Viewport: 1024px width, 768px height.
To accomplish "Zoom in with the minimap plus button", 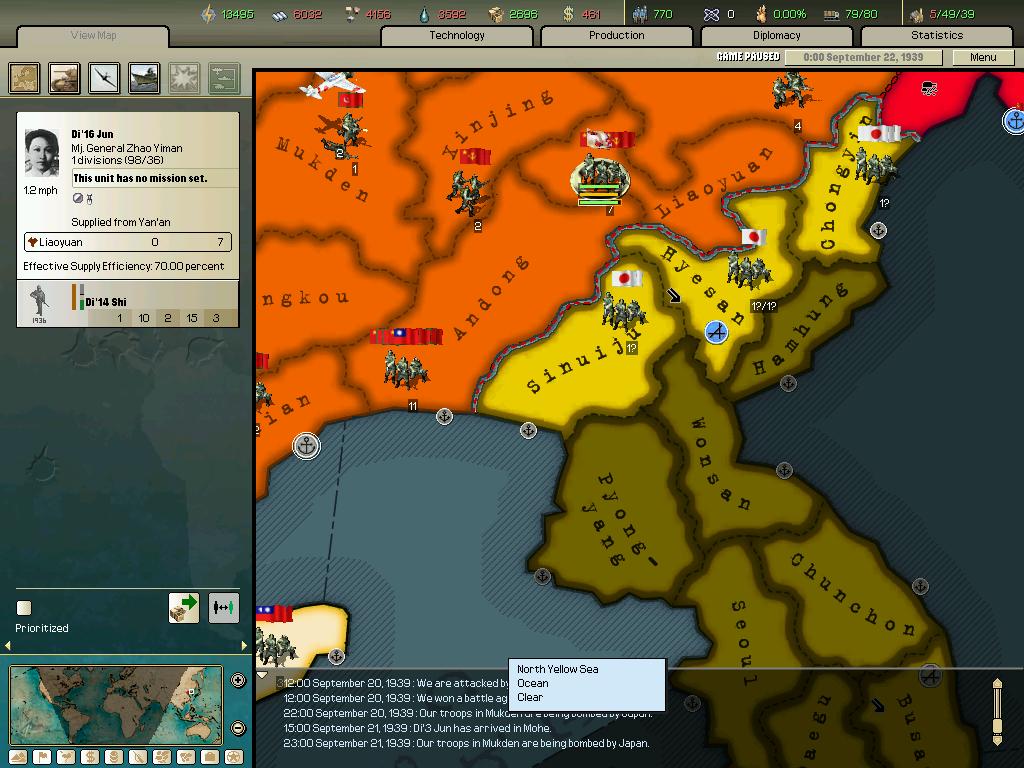I will 238,681.
